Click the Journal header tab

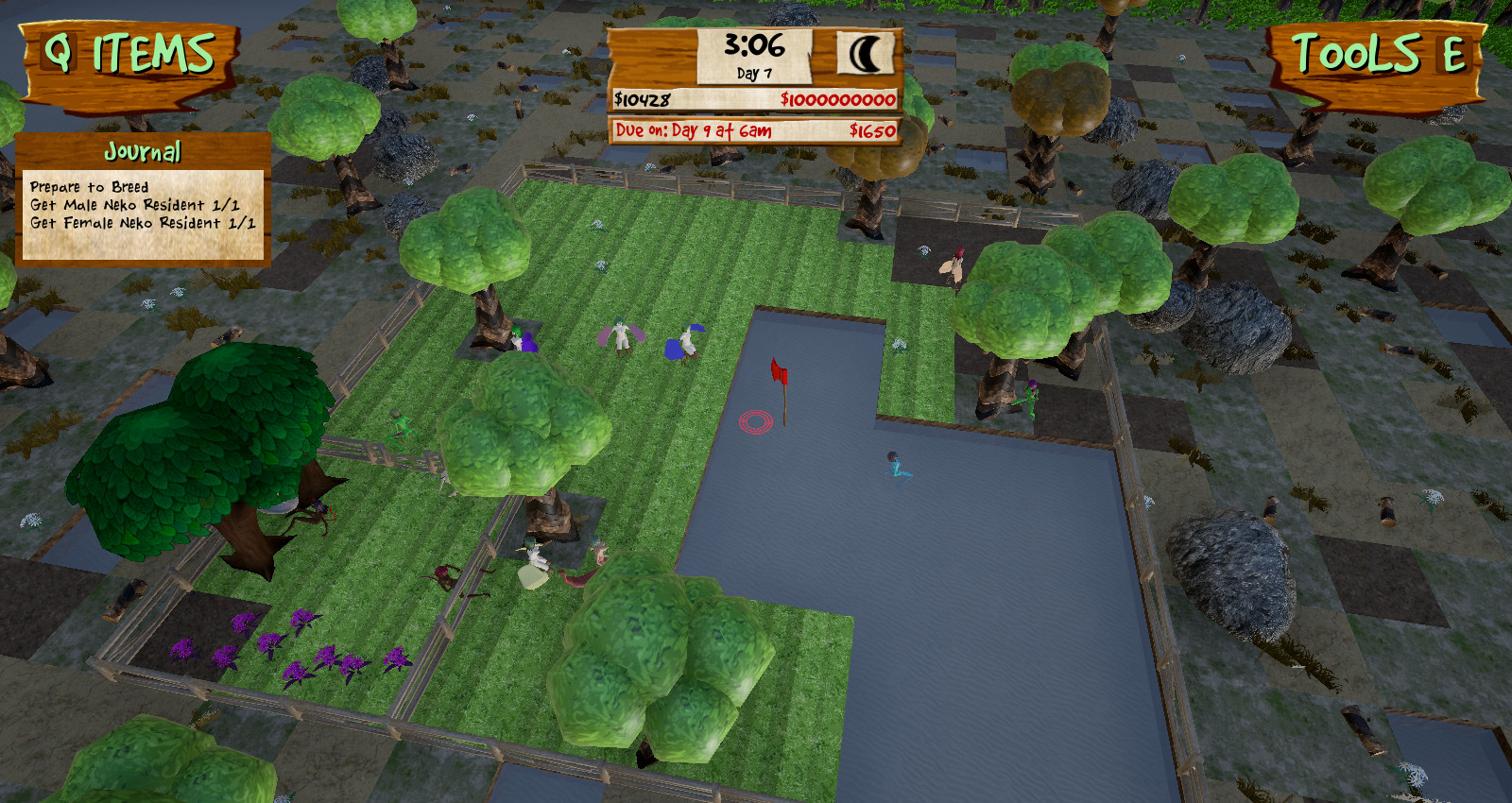tap(142, 149)
